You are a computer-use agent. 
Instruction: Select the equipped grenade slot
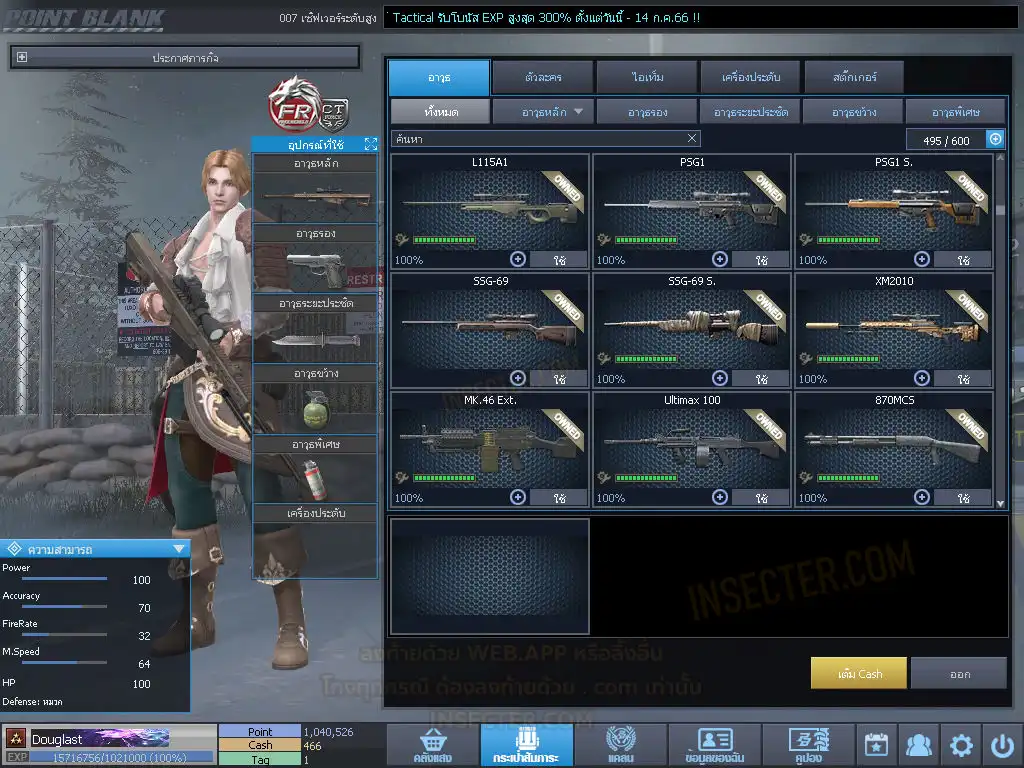point(315,407)
